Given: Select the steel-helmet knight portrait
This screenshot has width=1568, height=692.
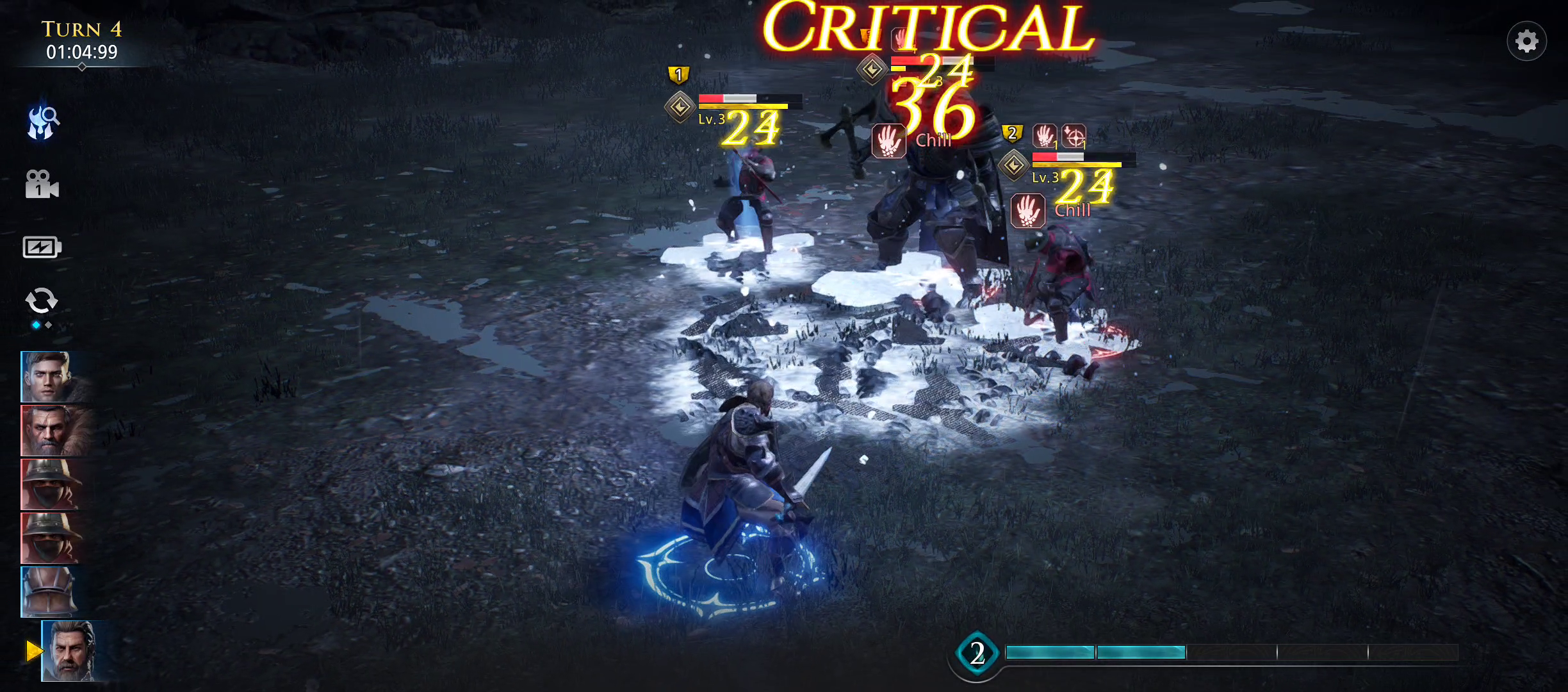Looking at the screenshot, I should pos(47,592).
